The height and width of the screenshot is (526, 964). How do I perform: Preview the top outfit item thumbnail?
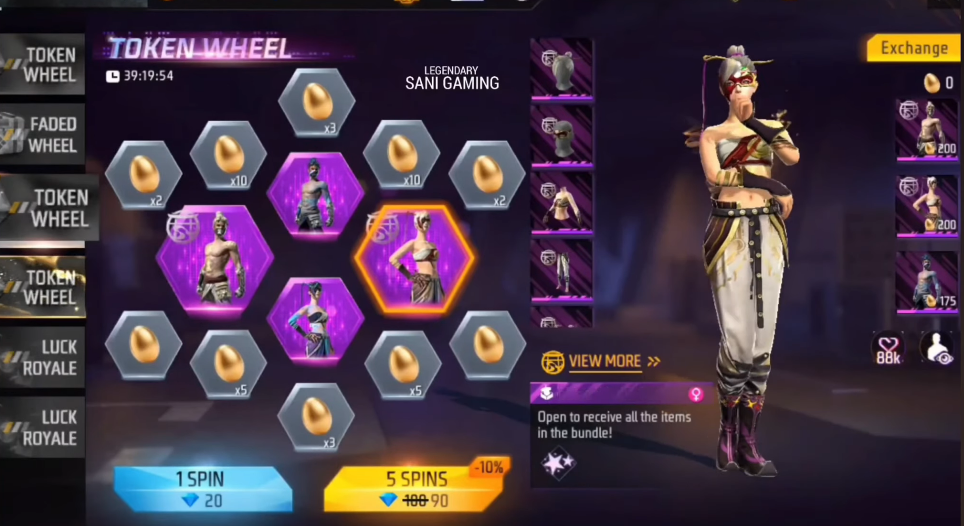561,202
